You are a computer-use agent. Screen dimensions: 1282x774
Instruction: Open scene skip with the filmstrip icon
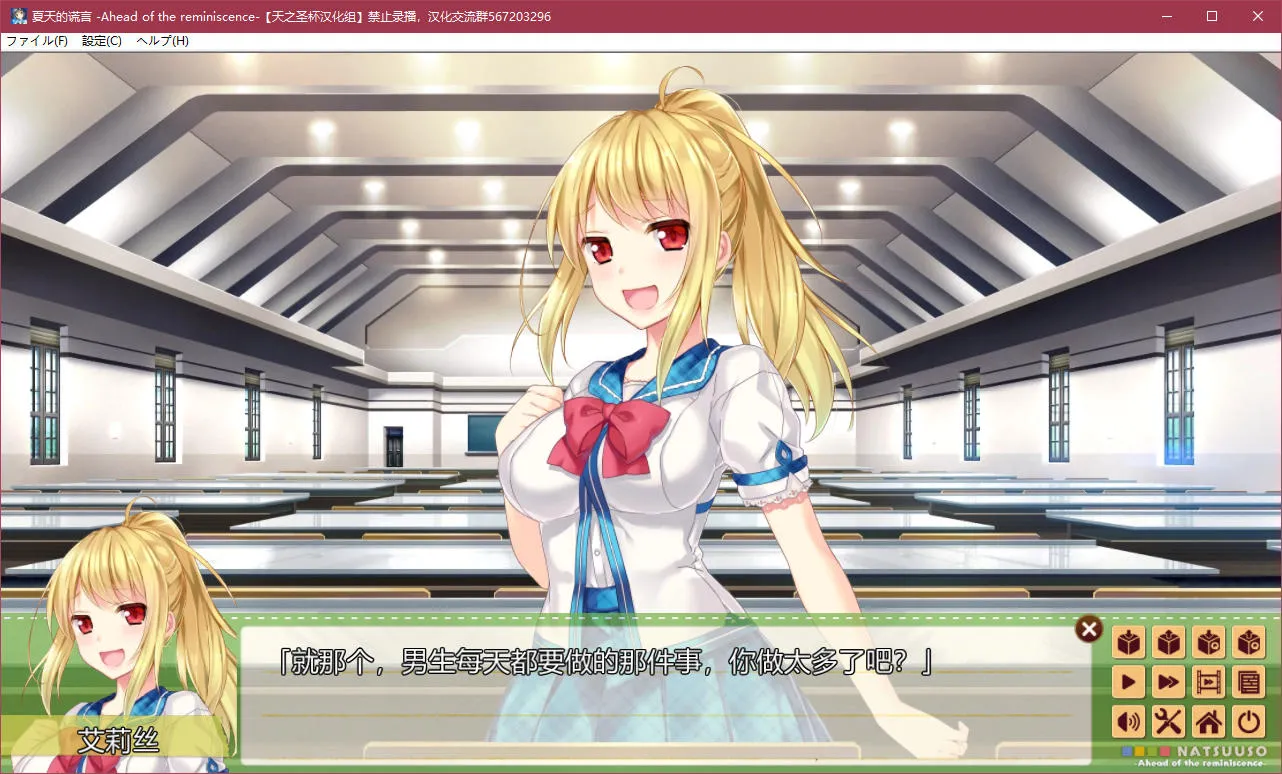click(x=1208, y=682)
